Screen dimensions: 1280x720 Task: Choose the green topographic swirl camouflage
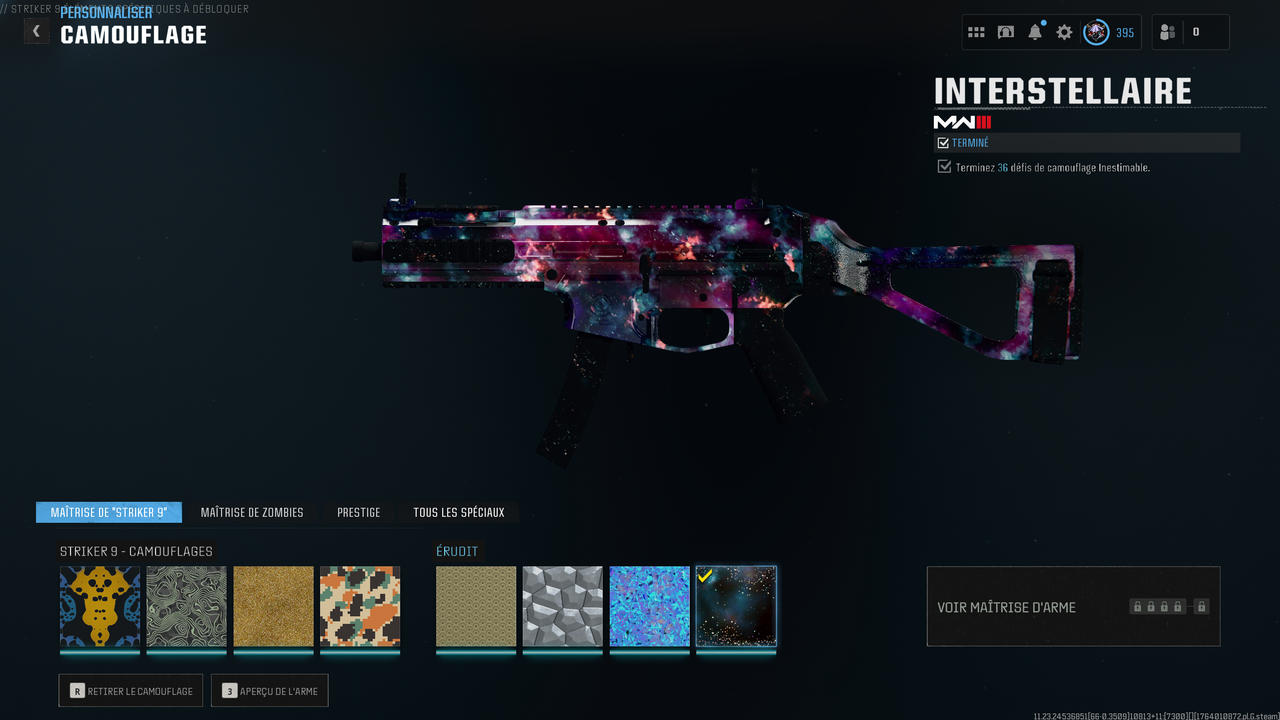click(x=187, y=607)
